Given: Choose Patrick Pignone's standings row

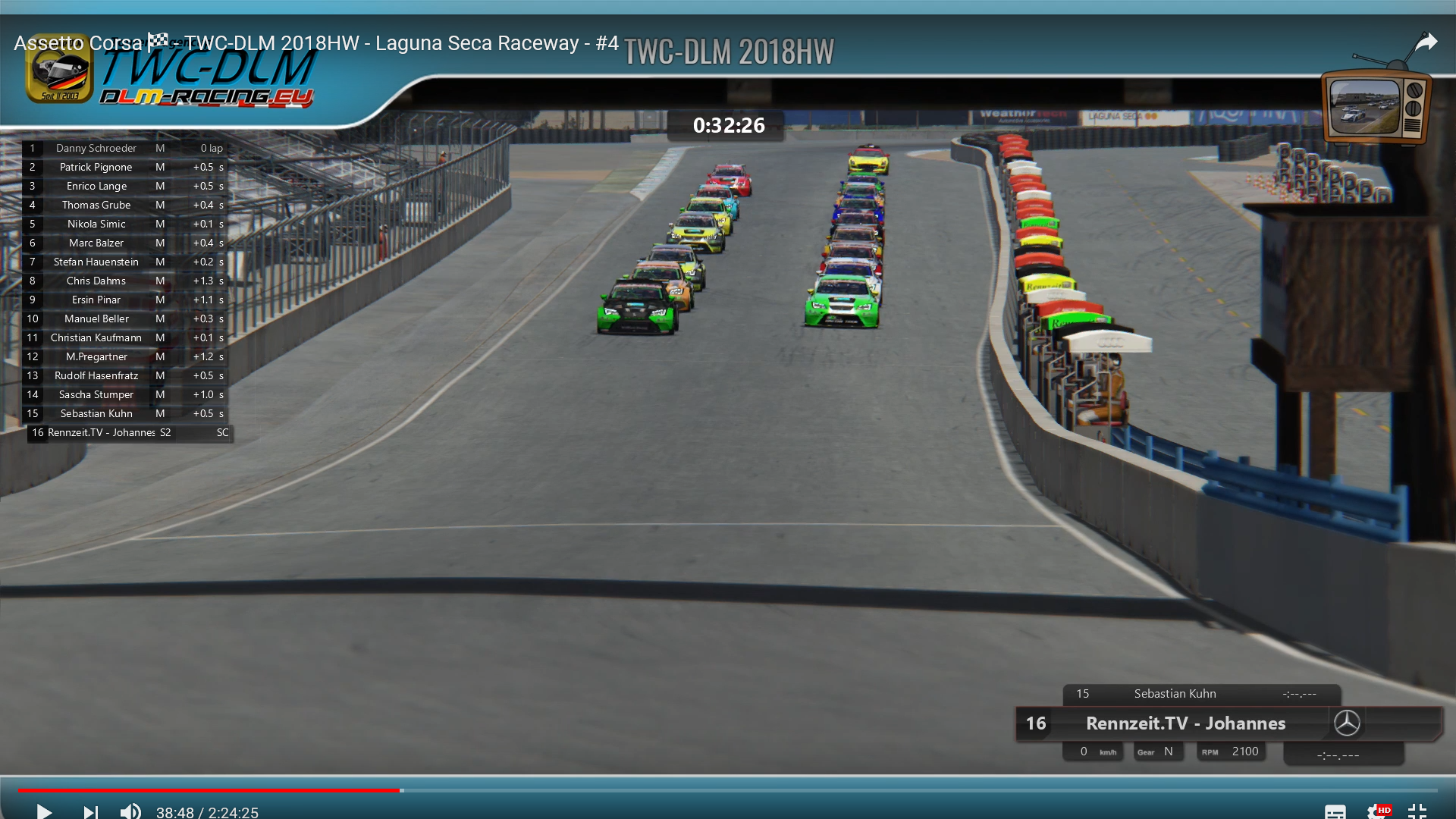Looking at the screenshot, I should coord(96,168).
